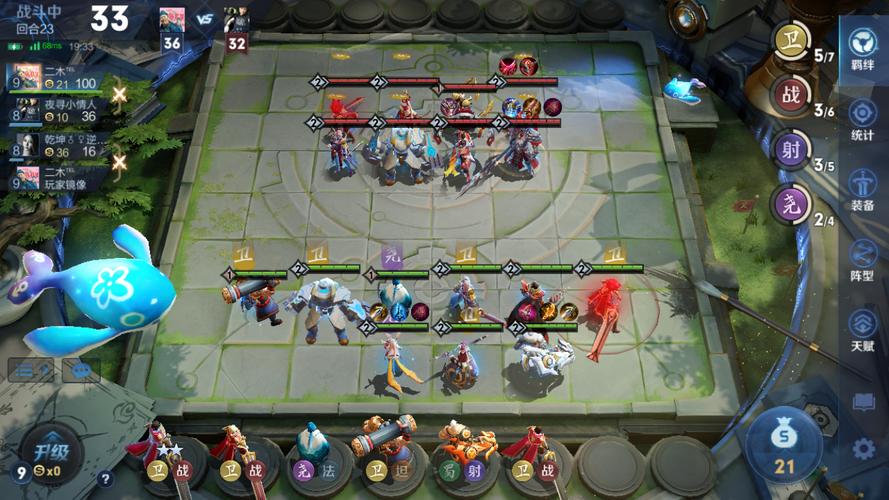Image resolution: width=889 pixels, height=500 pixels.
Task: Open the chat bubble button
Action: 81,370
